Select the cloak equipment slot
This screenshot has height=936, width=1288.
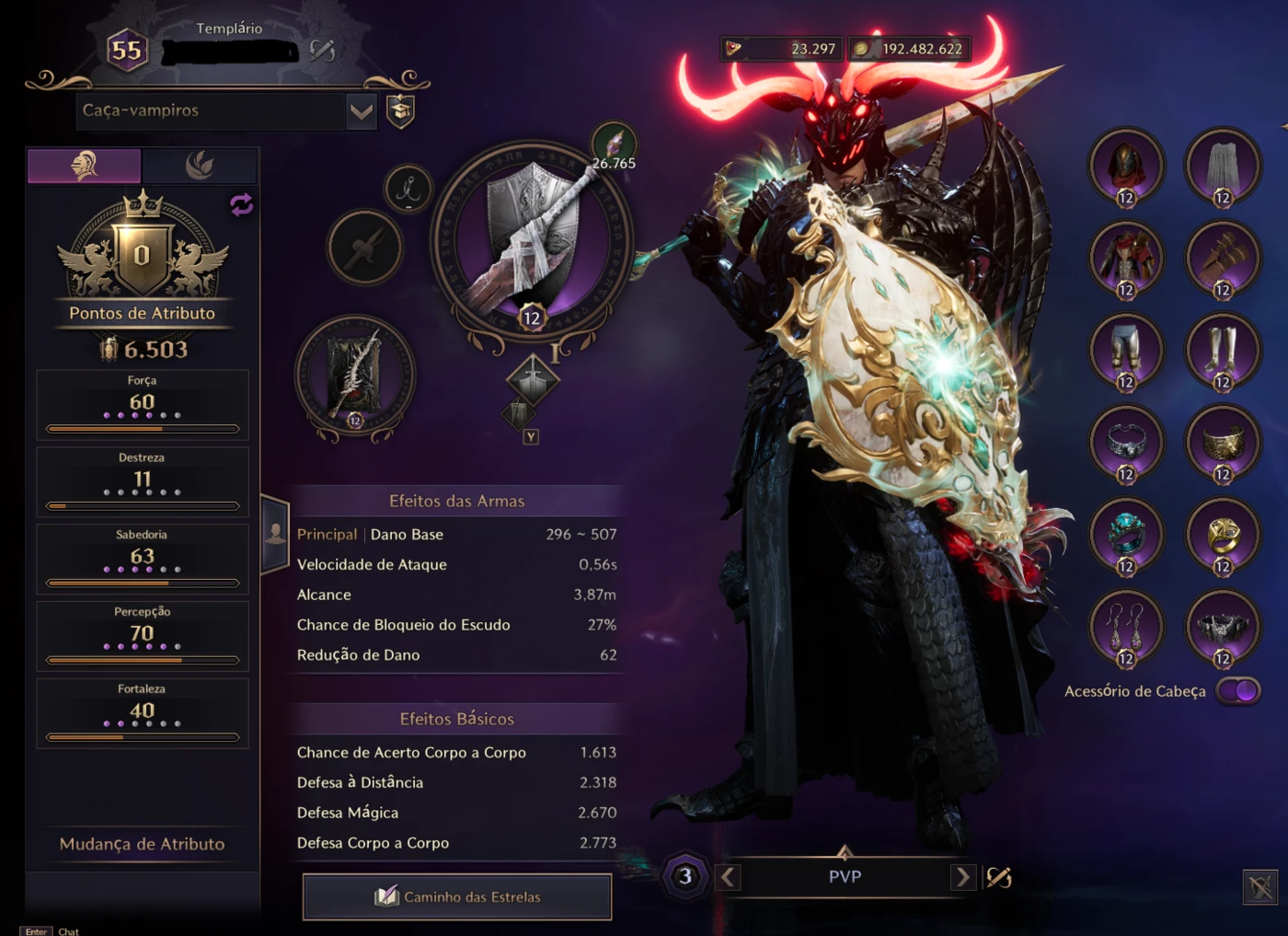coord(1222,168)
